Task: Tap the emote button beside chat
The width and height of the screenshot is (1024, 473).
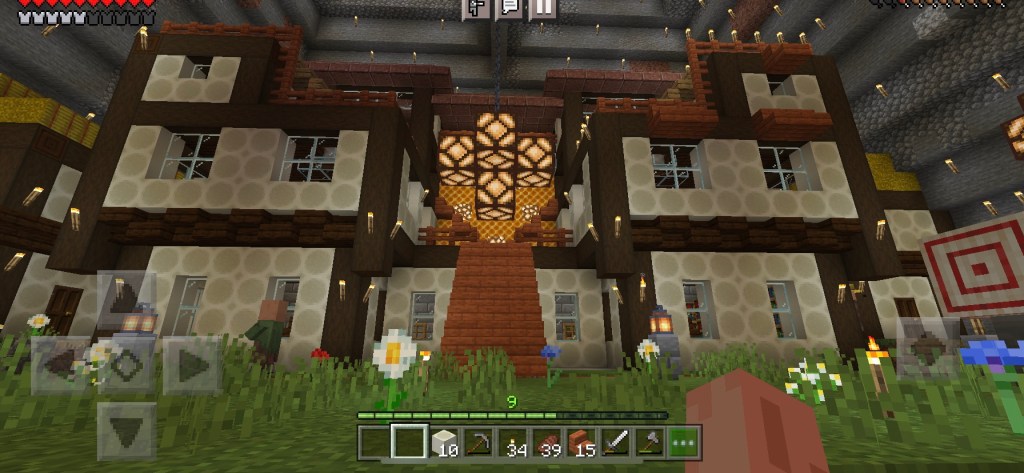Action: (x=477, y=8)
